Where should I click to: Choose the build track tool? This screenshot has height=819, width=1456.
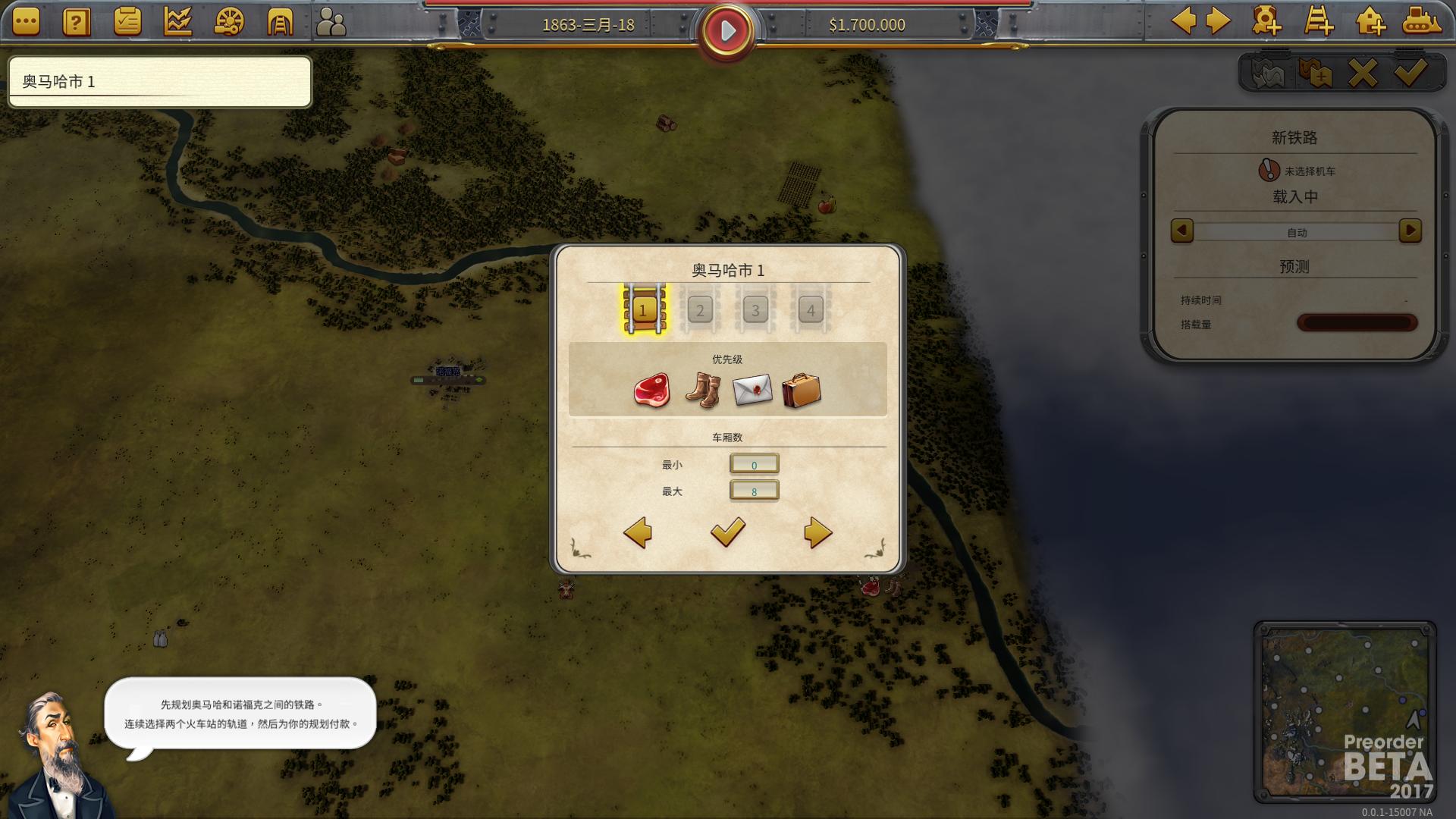coord(1318,21)
